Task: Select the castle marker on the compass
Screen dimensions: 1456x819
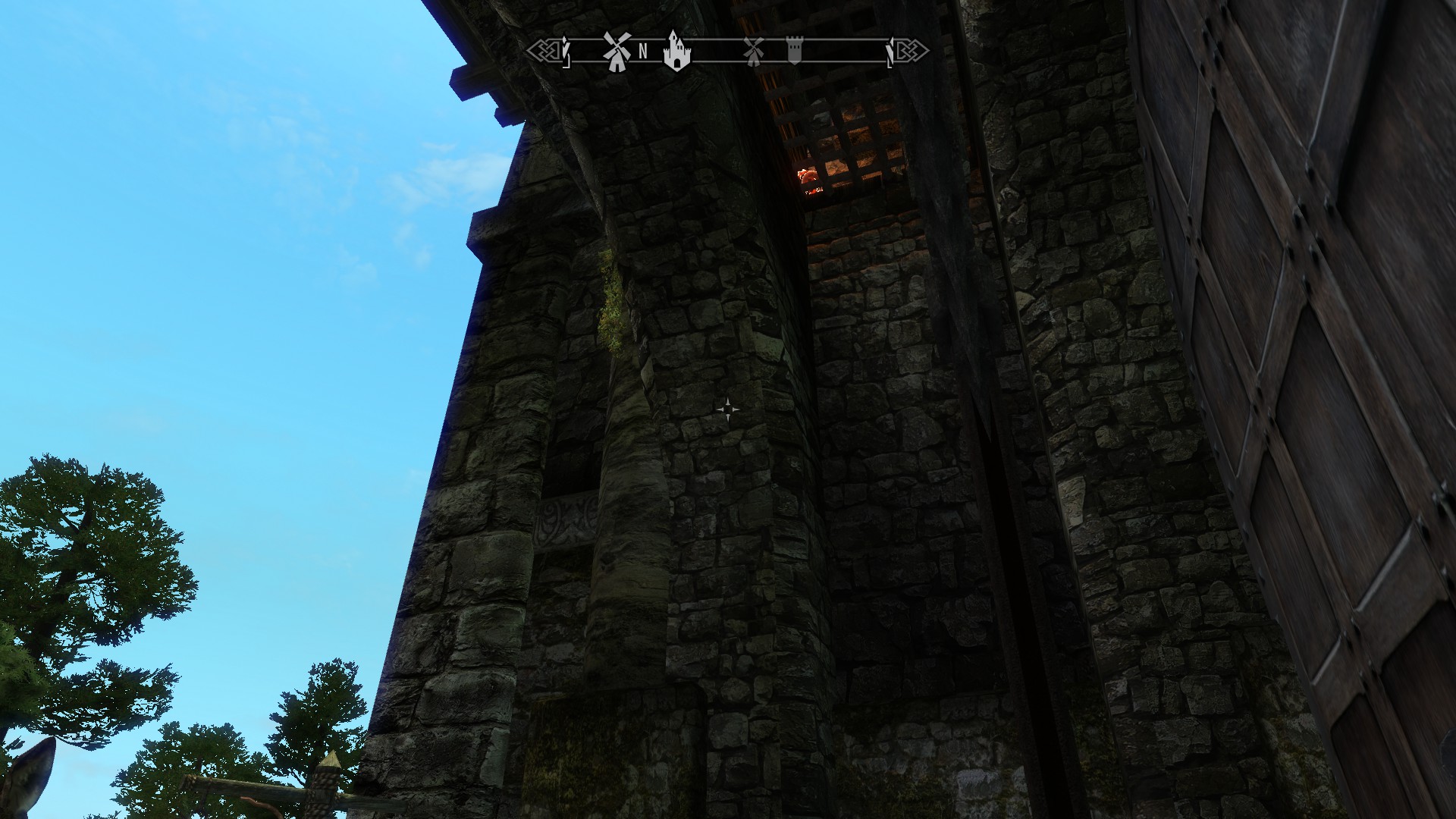Action: [676, 51]
